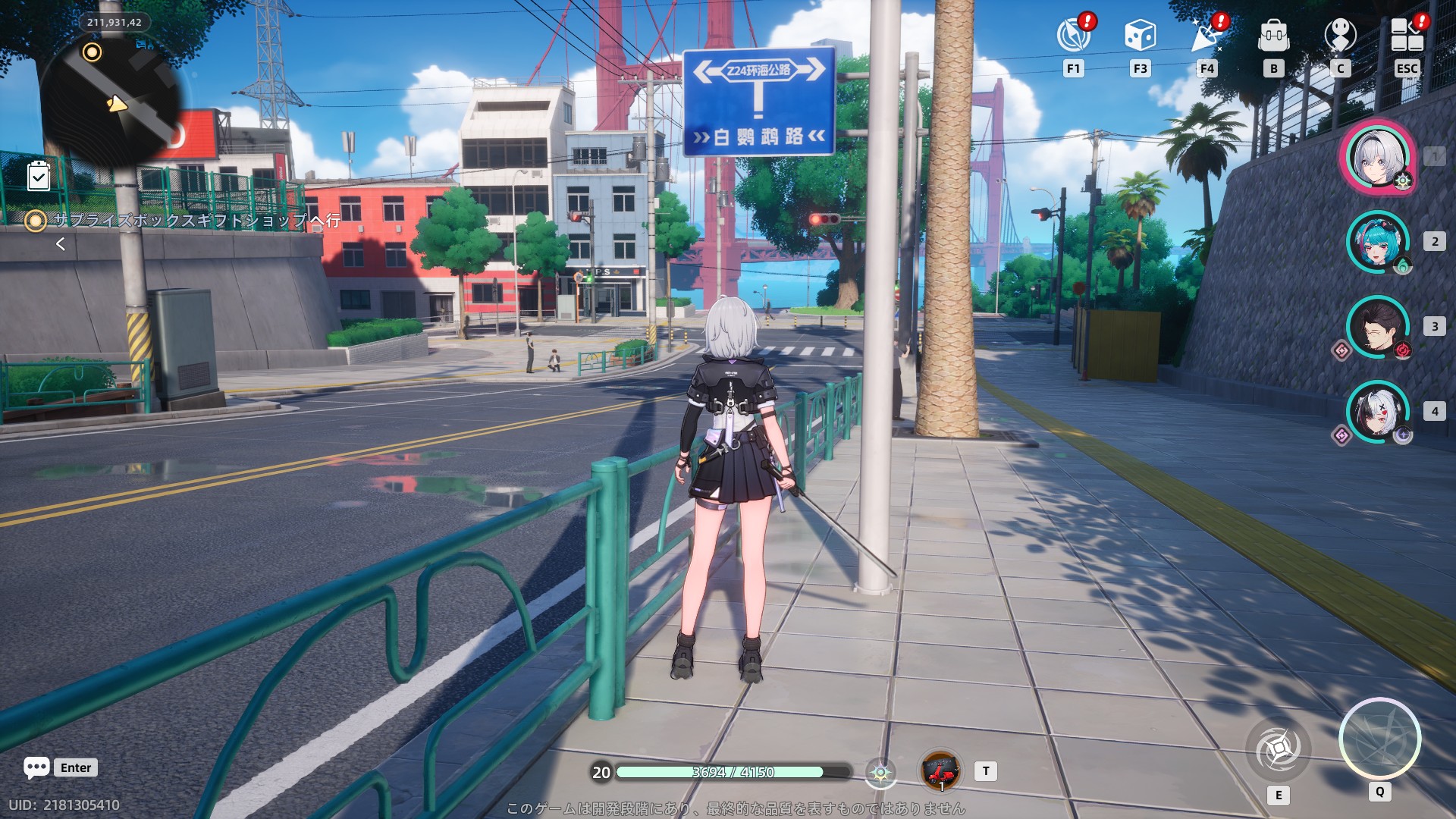This screenshot has height=819, width=1456.
Task: Open the party popper events icon
Action: point(1207,36)
